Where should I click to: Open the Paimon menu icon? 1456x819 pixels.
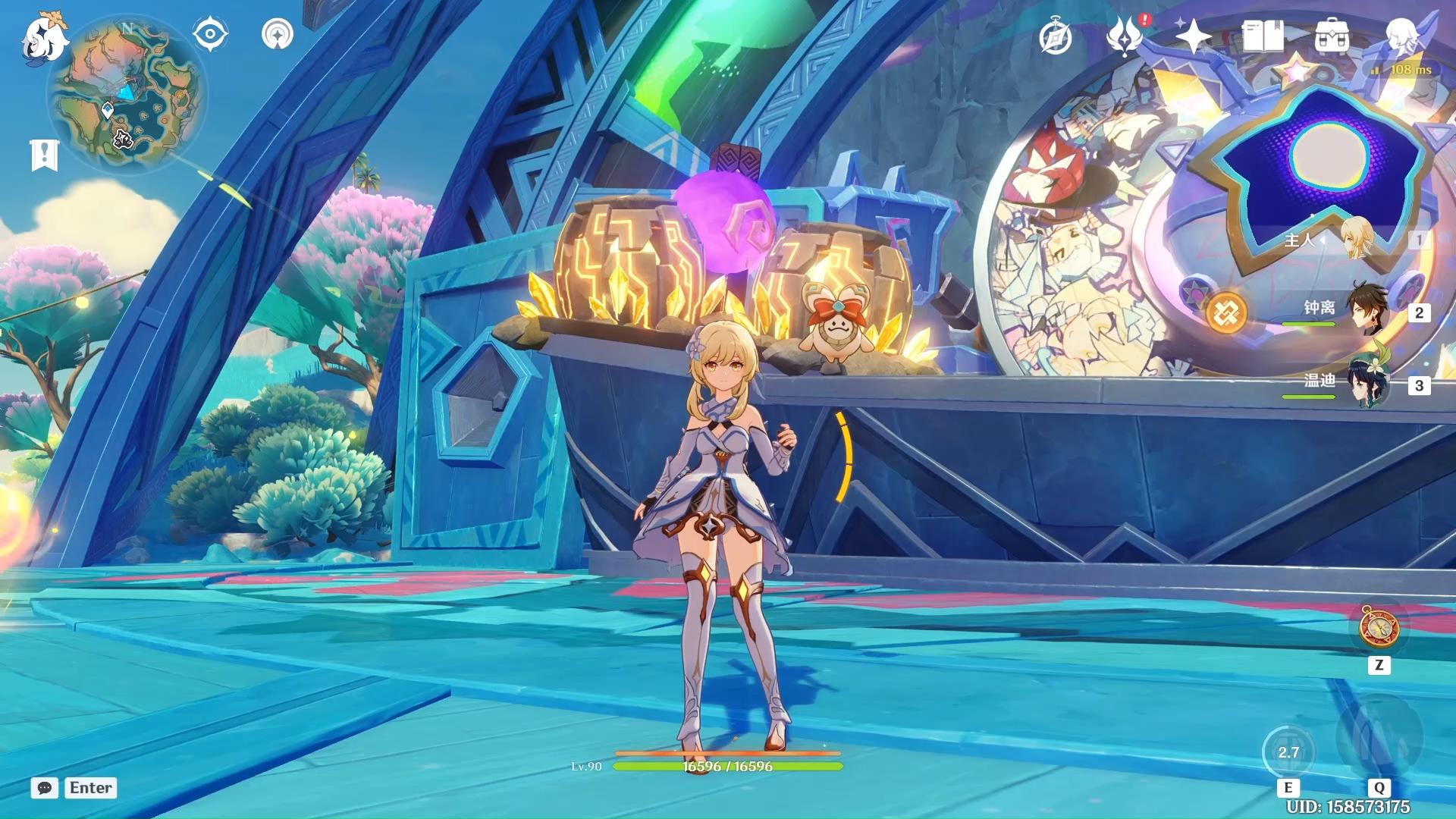(44, 38)
